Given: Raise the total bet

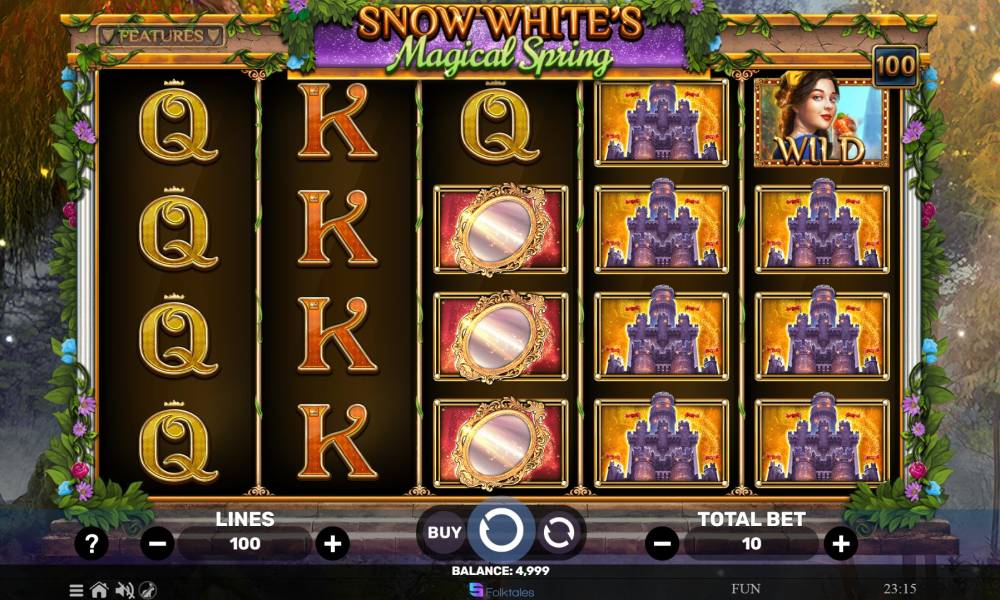Looking at the screenshot, I should [840, 544].
